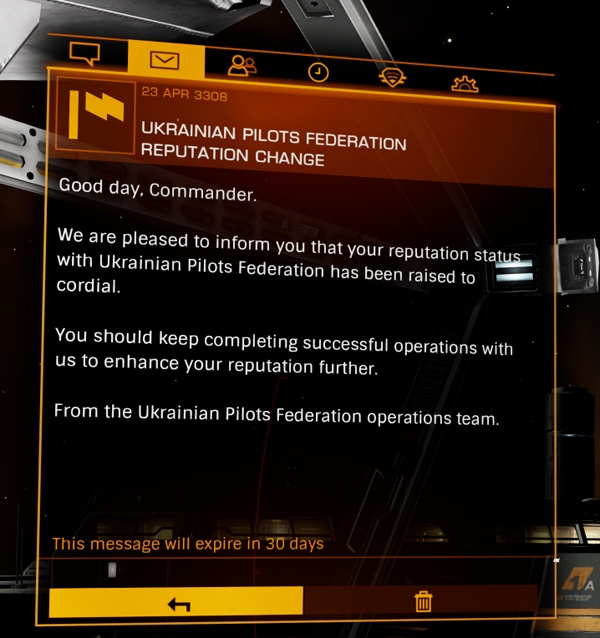
Task: Open the history clock tab
Action: (318, 72)
